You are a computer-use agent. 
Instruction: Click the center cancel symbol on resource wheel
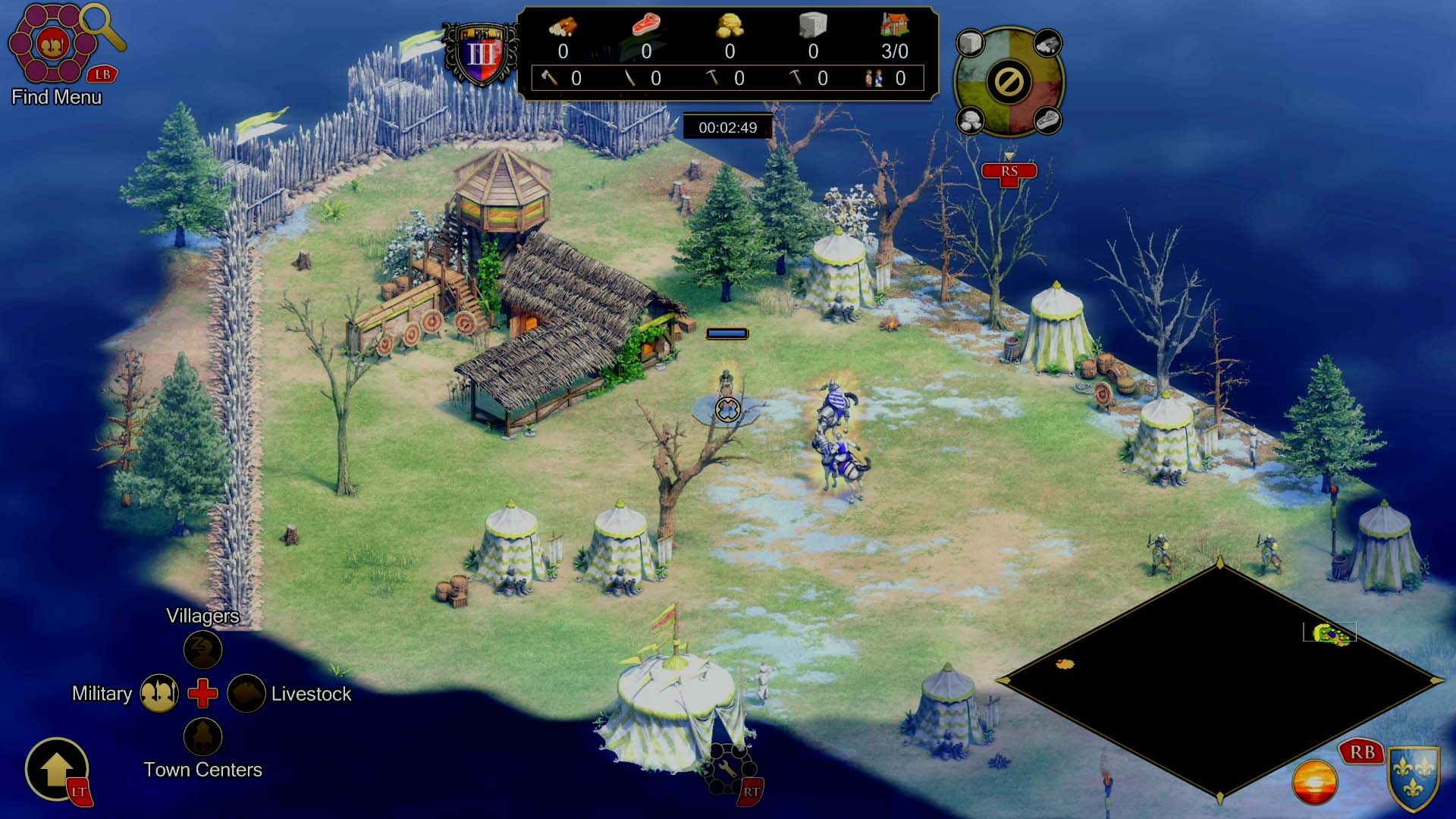pyautogui.click(x=1009, y=82)
